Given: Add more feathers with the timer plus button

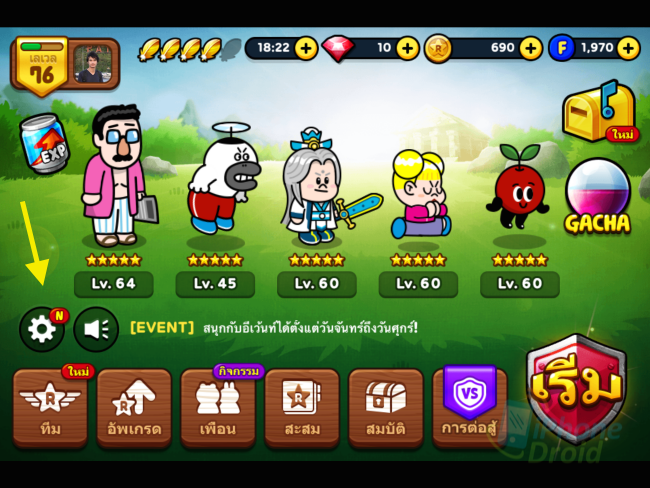Looking at the screenshot, I should [306, 48].
